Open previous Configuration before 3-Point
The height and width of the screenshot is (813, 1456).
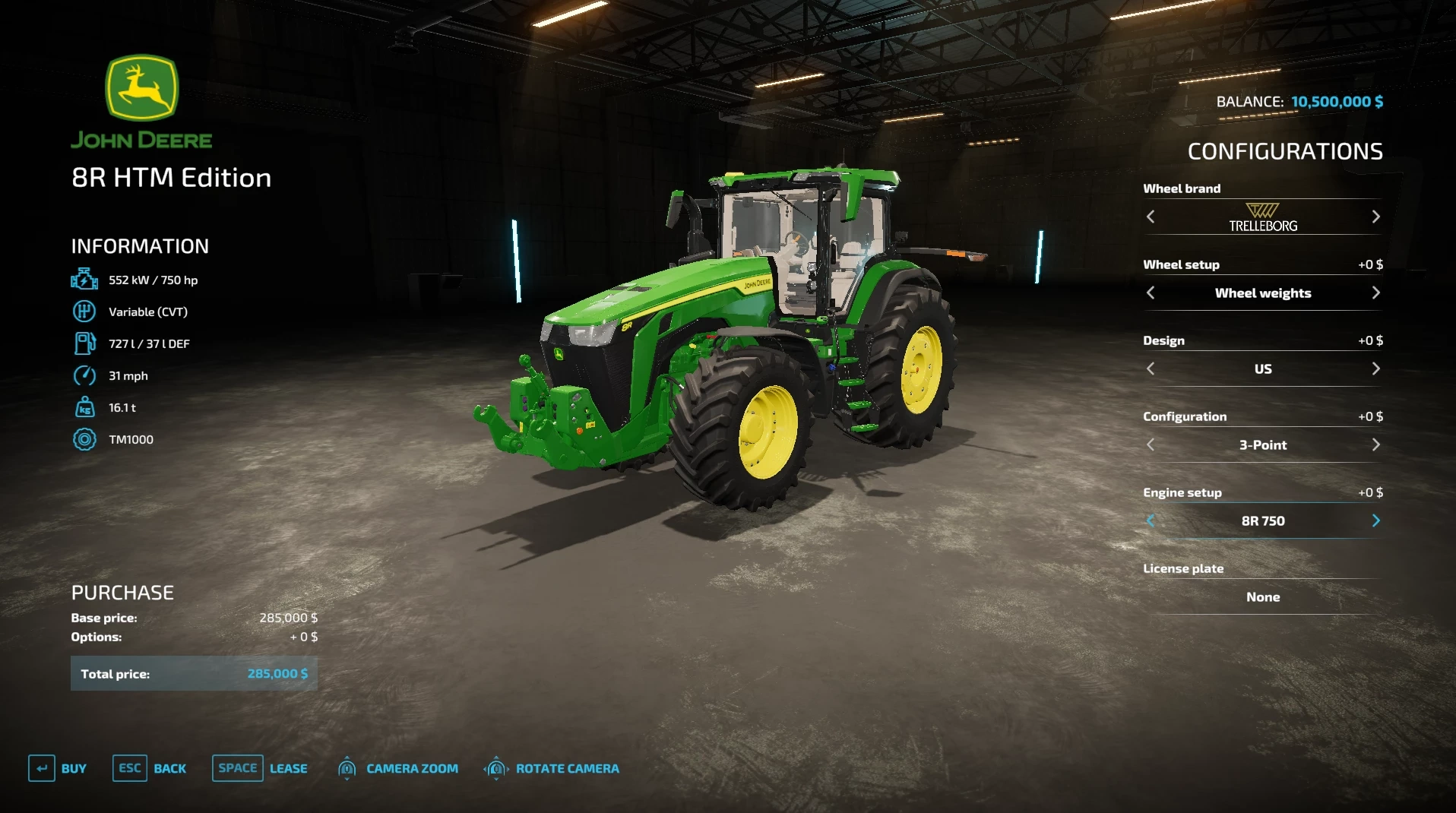click(x=1151, y=444)
